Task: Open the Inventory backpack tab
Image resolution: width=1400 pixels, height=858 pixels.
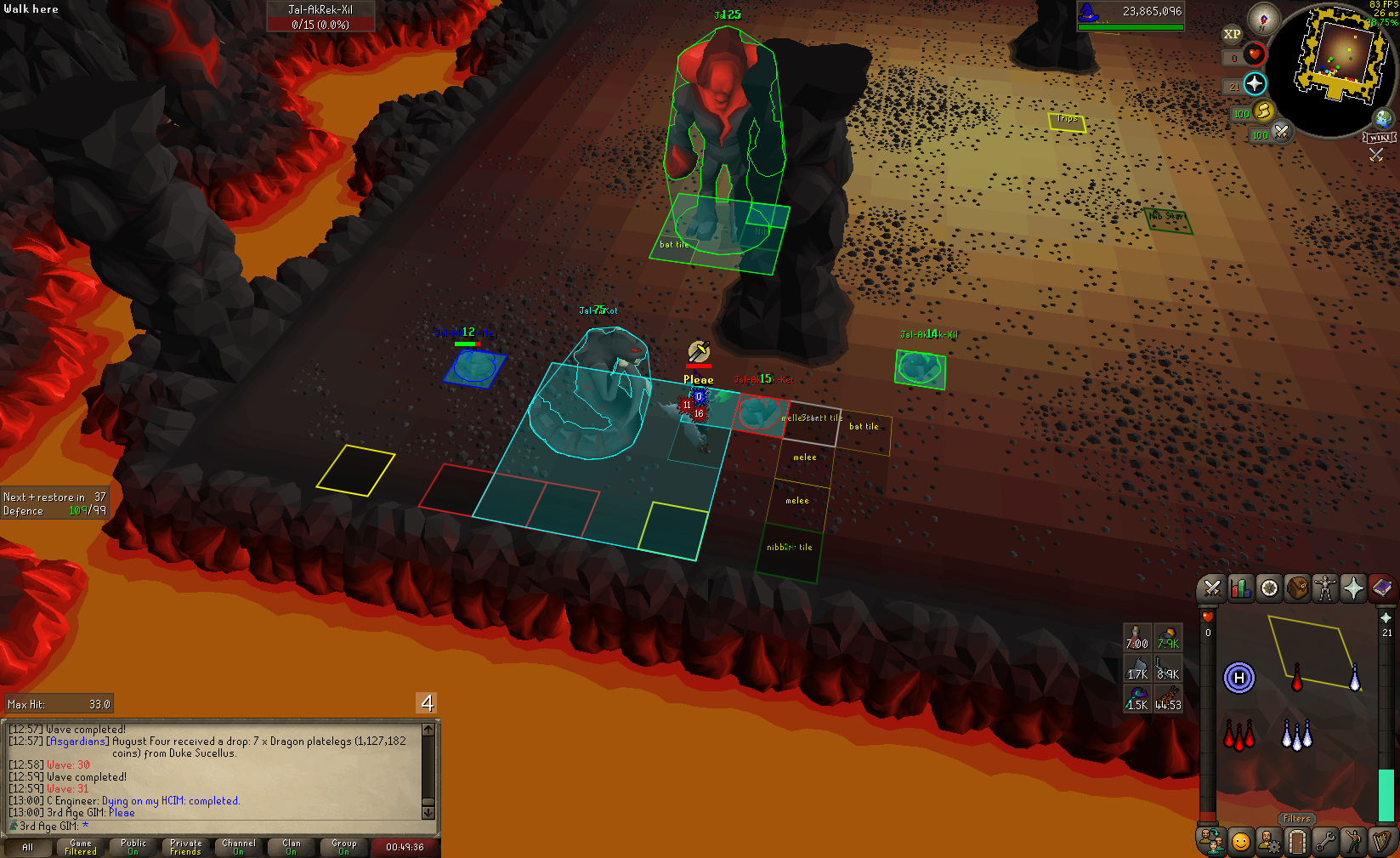Action: 1297,588
